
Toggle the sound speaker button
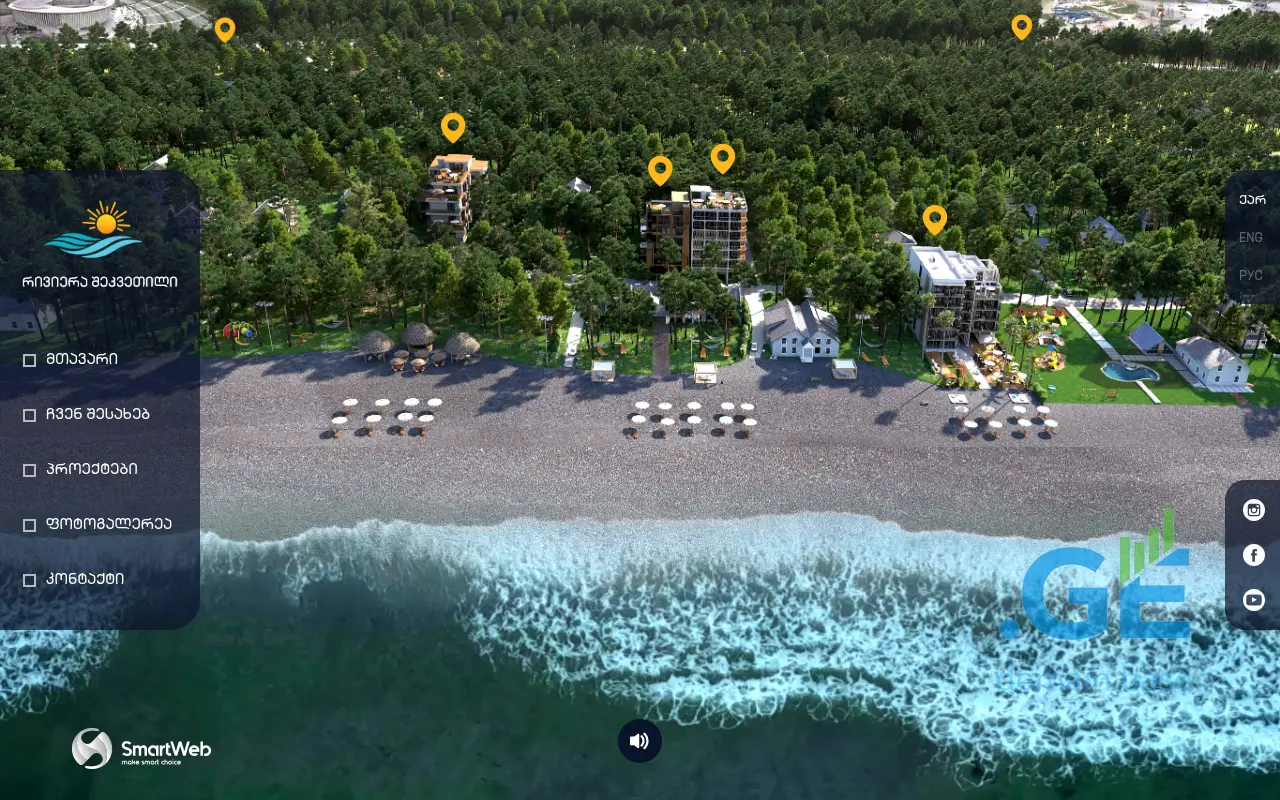pyautogui.click(x=640, y=741)
